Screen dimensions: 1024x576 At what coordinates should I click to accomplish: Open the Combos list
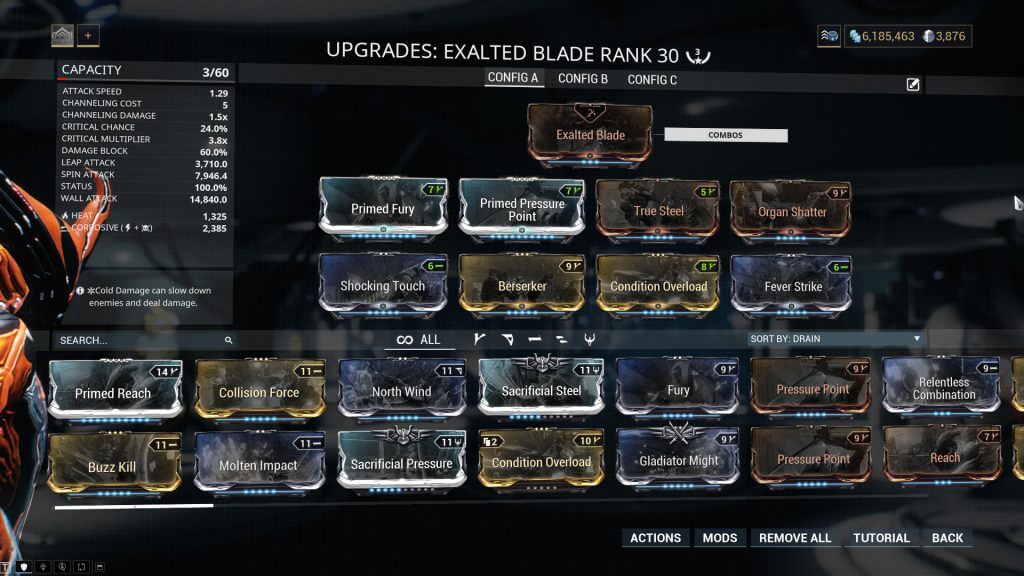(725, 135)
